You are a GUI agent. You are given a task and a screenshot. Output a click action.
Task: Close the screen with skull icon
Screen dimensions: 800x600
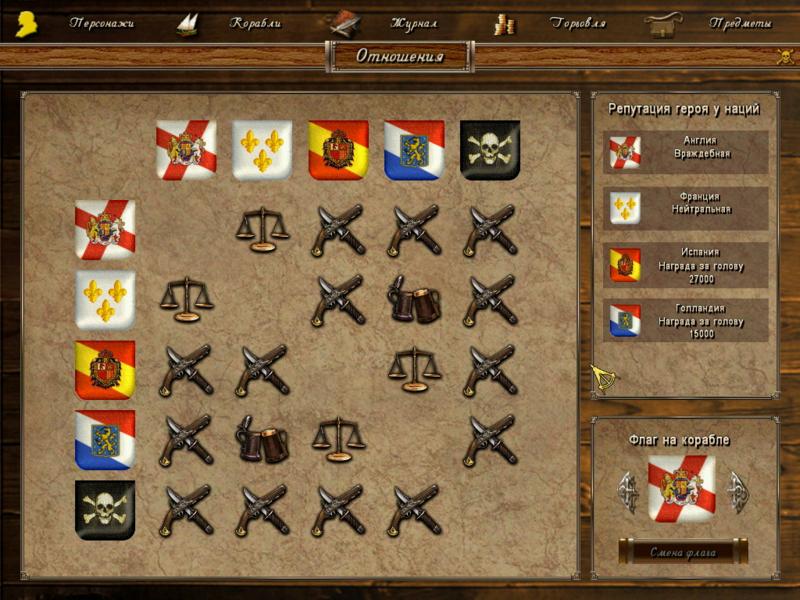785,57
